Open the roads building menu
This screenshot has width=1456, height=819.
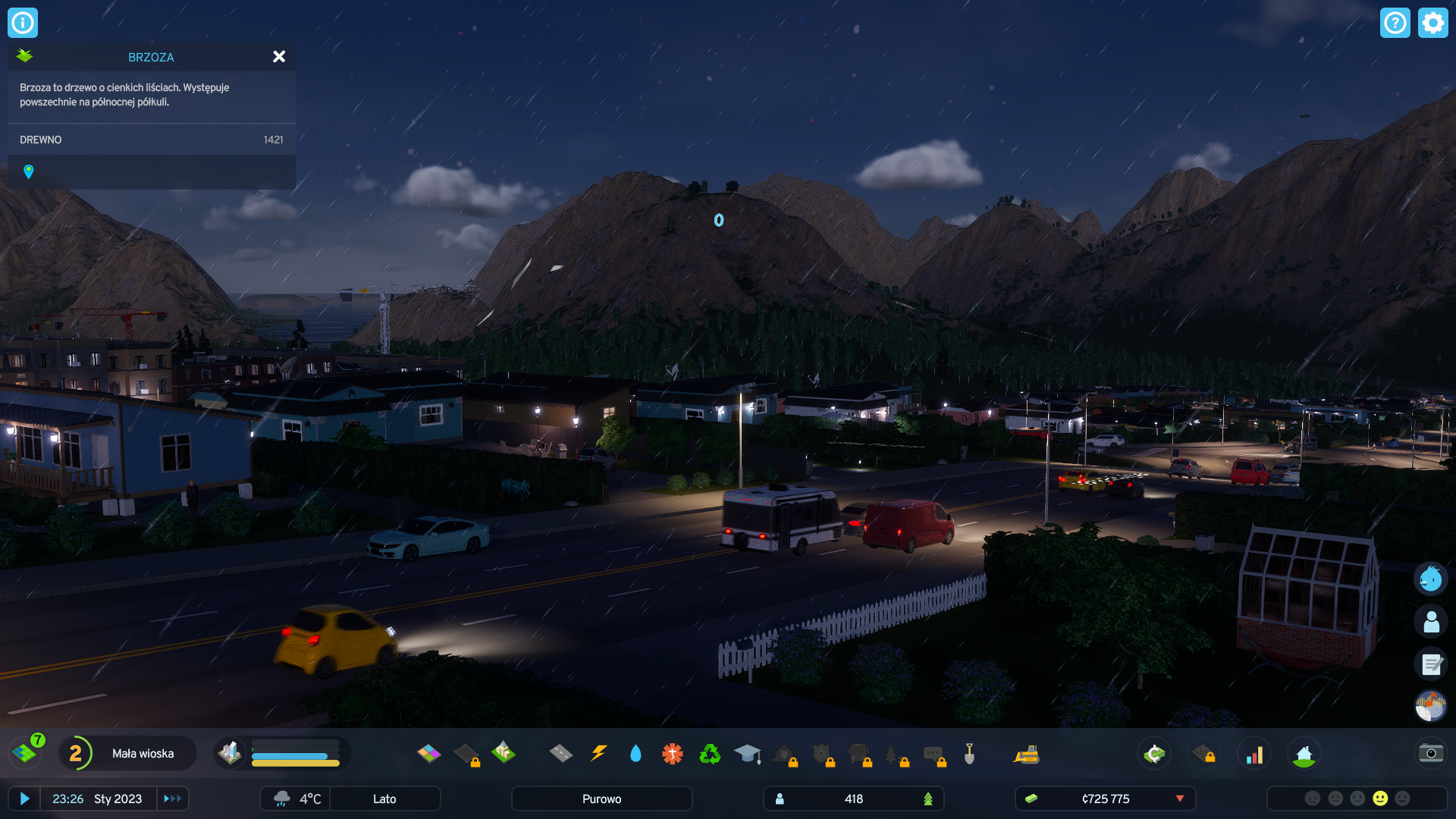pyautogui.click(x=560, y=753)
